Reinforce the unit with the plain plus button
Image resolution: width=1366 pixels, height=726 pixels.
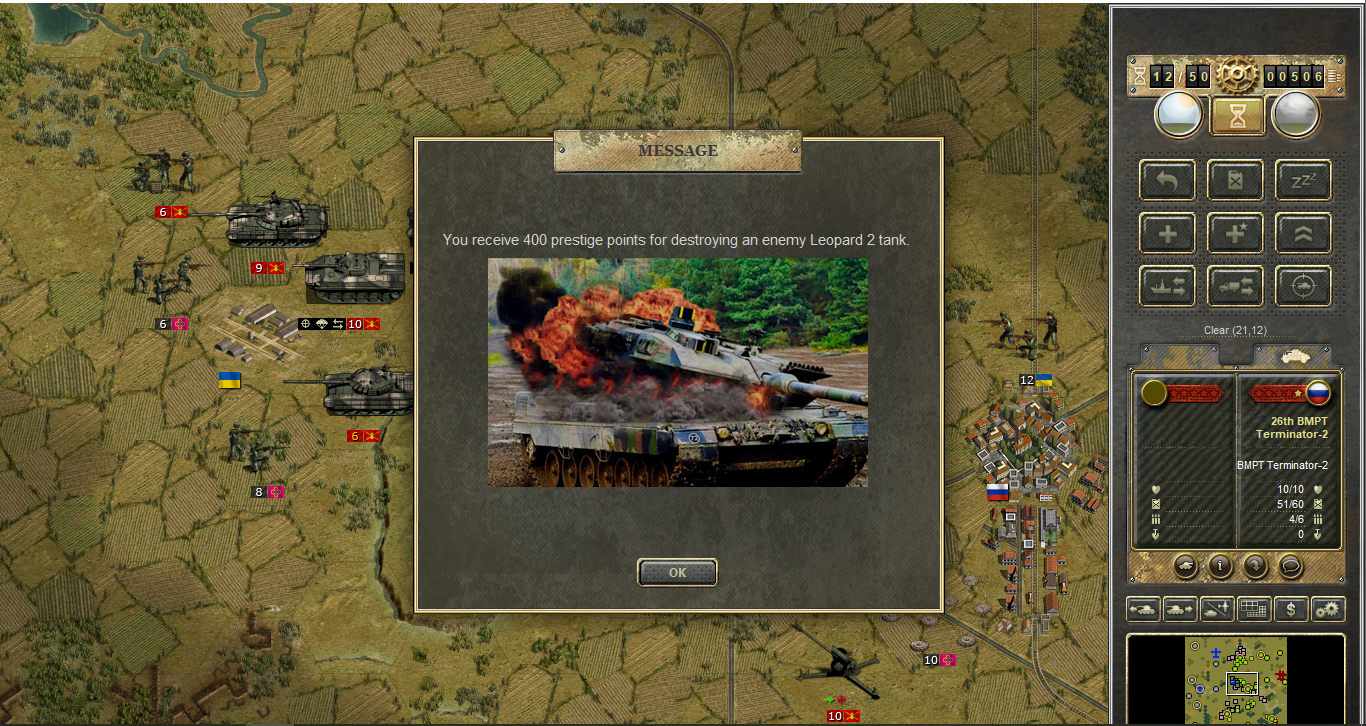click(x=1167, y=233)
